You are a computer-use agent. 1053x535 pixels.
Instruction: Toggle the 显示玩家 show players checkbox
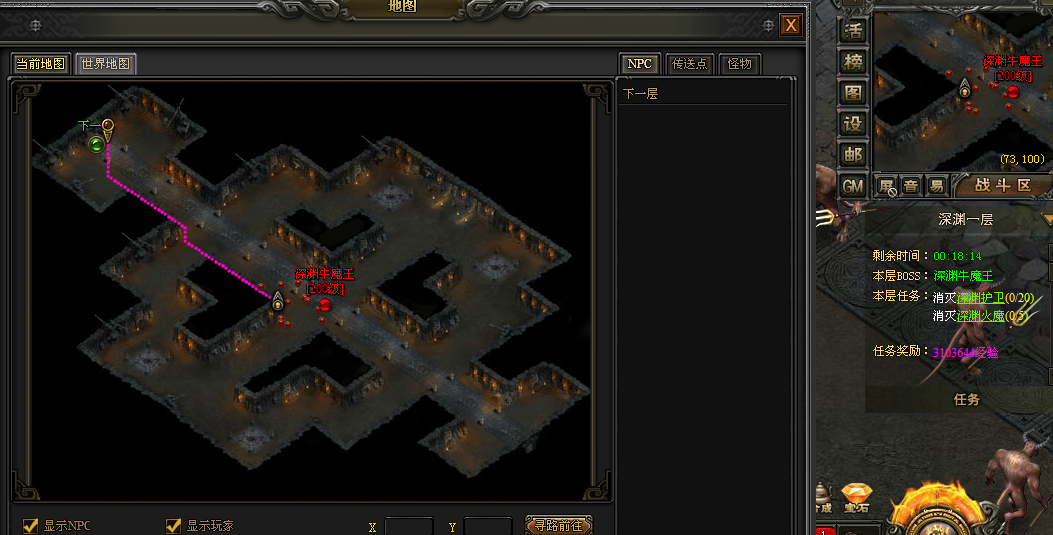pos(173,526)
